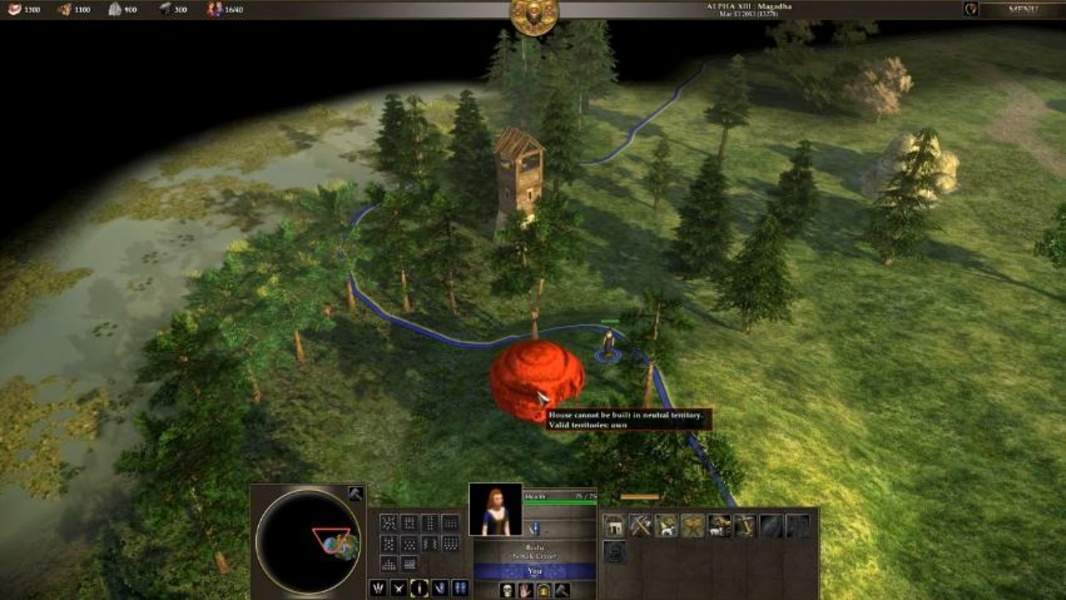The image size is (1066, 600).
Task: Click the circular minimap
Action: coord(307,539)
